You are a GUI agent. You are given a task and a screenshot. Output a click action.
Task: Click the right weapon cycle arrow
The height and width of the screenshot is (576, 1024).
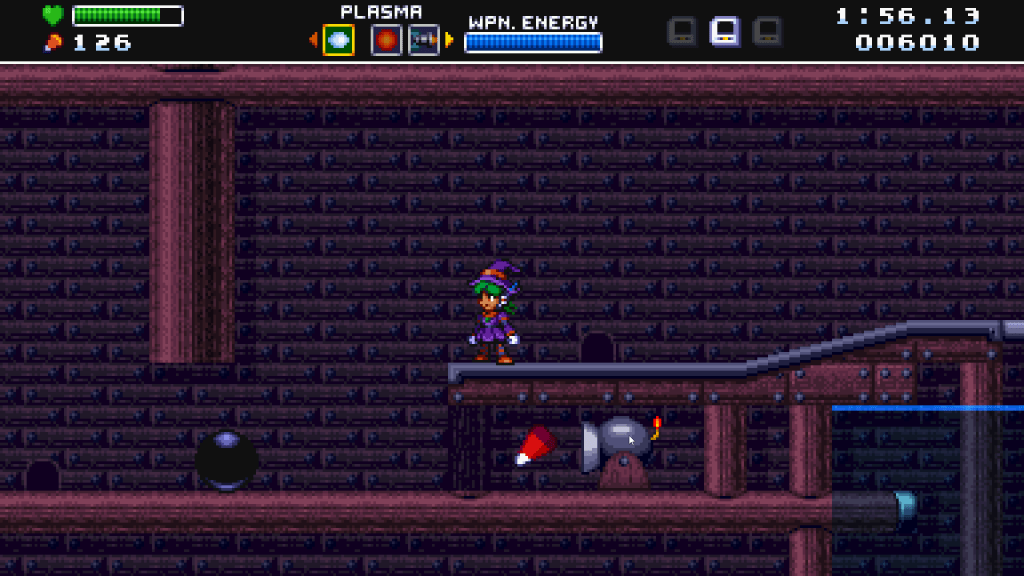point(449,40)
